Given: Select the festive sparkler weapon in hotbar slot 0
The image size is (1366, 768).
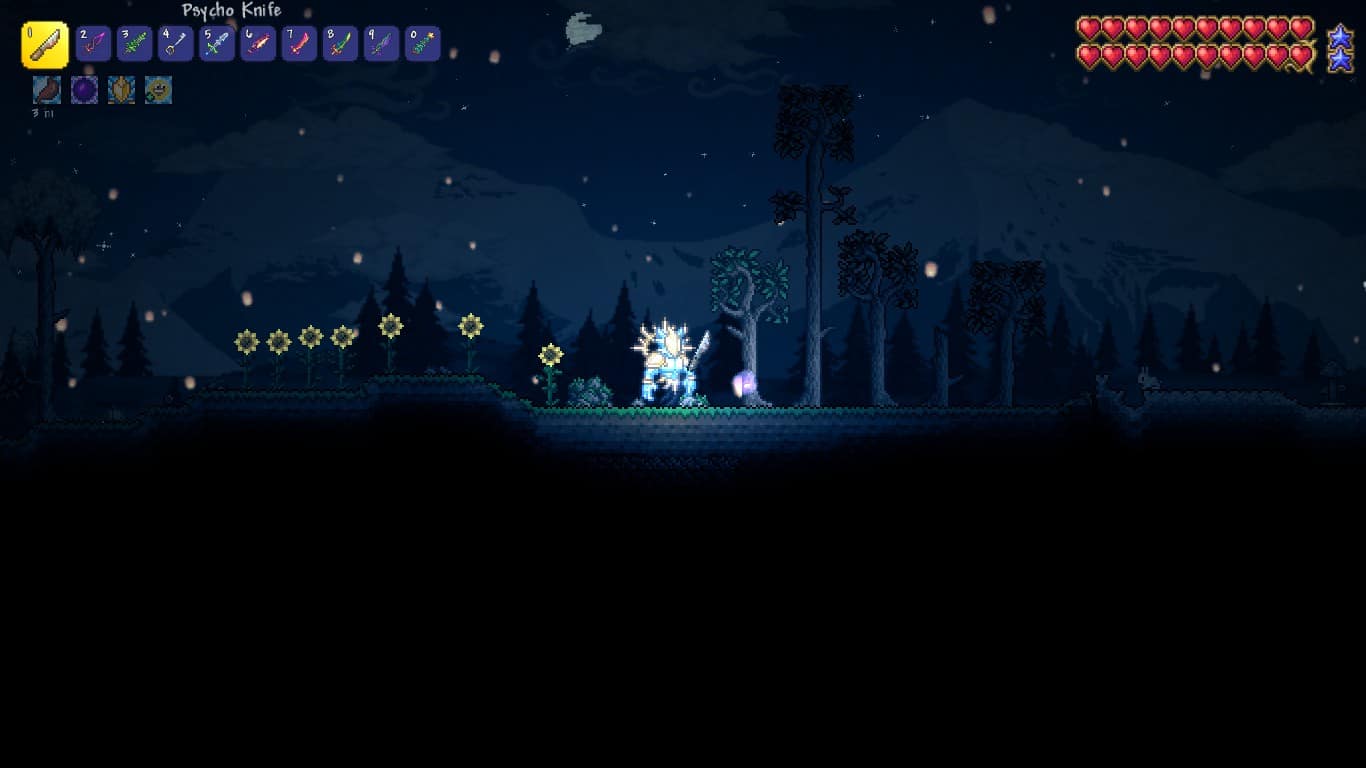Looking at the screenshot, I should click(422, 42).
